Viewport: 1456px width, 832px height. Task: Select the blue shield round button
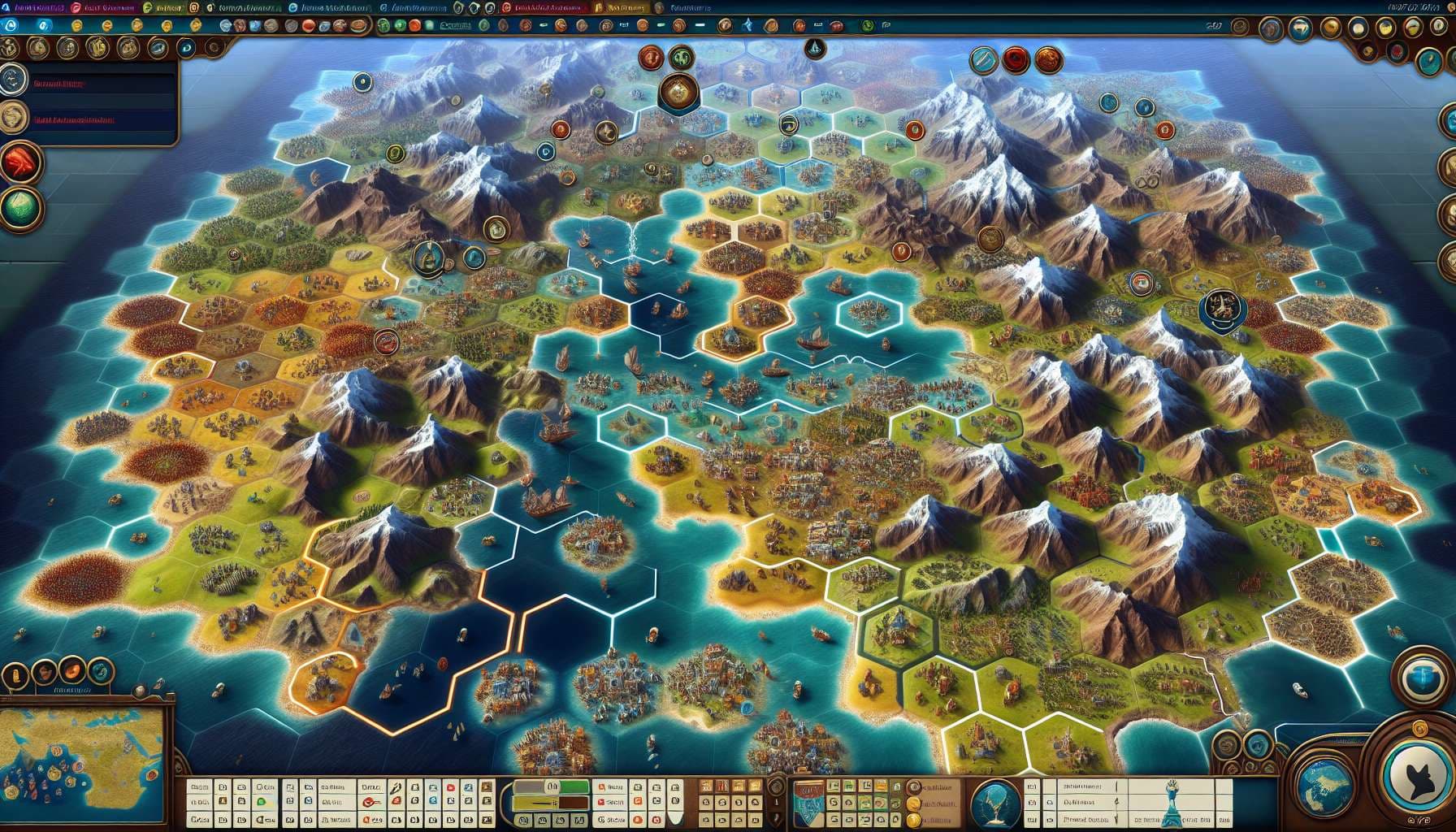[x=1422, y=673]
